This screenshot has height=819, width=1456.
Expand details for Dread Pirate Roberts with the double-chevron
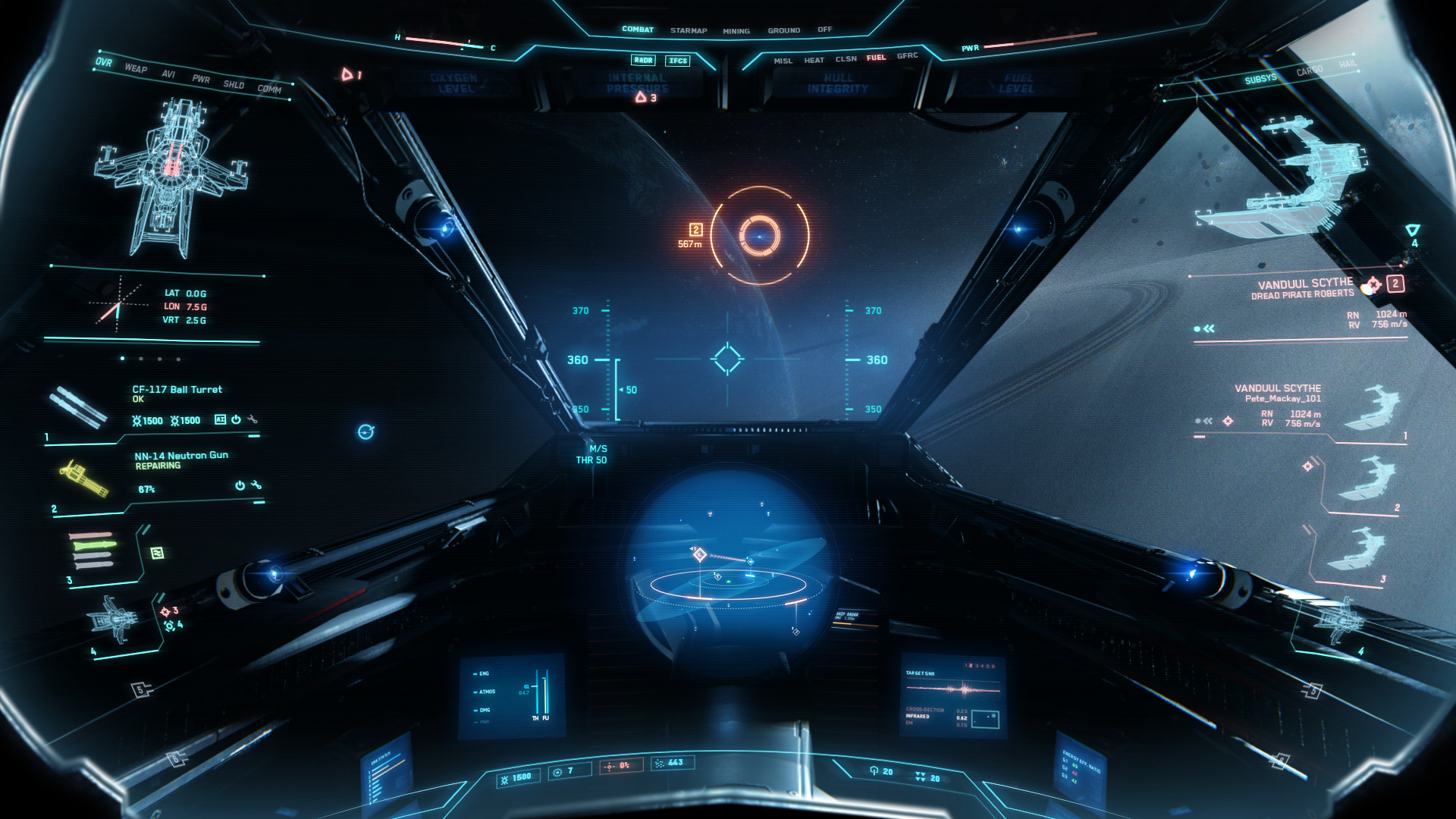[1208, 328]
